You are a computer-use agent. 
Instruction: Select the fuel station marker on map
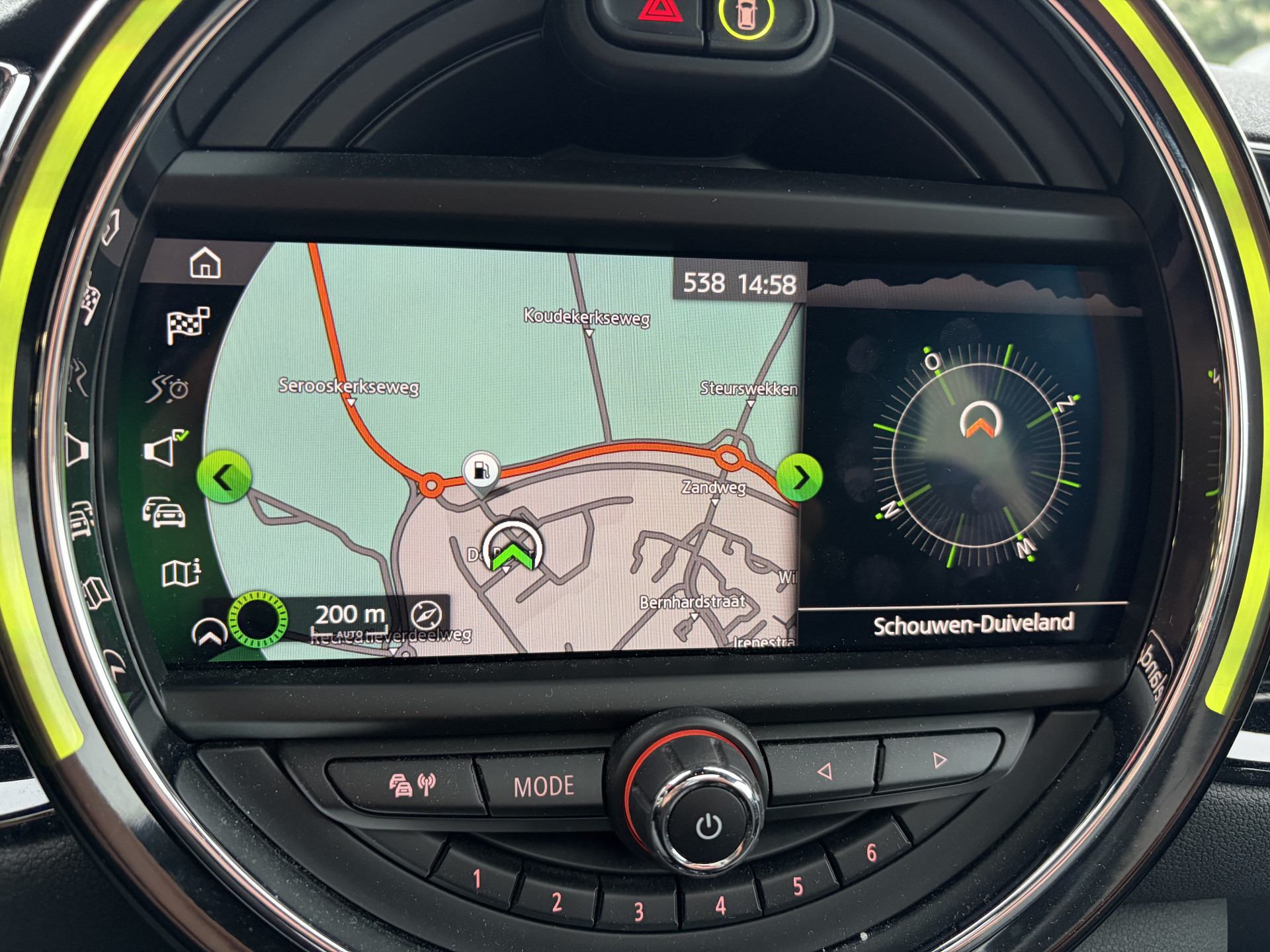click(482, 471)
